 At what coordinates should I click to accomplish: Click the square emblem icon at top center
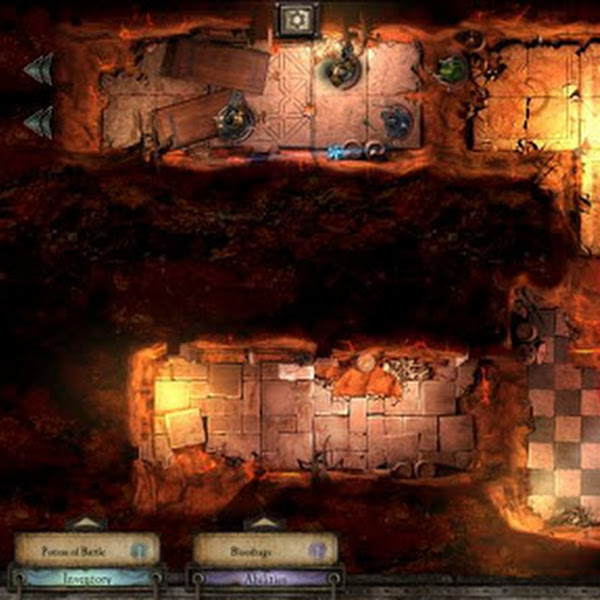295,20
